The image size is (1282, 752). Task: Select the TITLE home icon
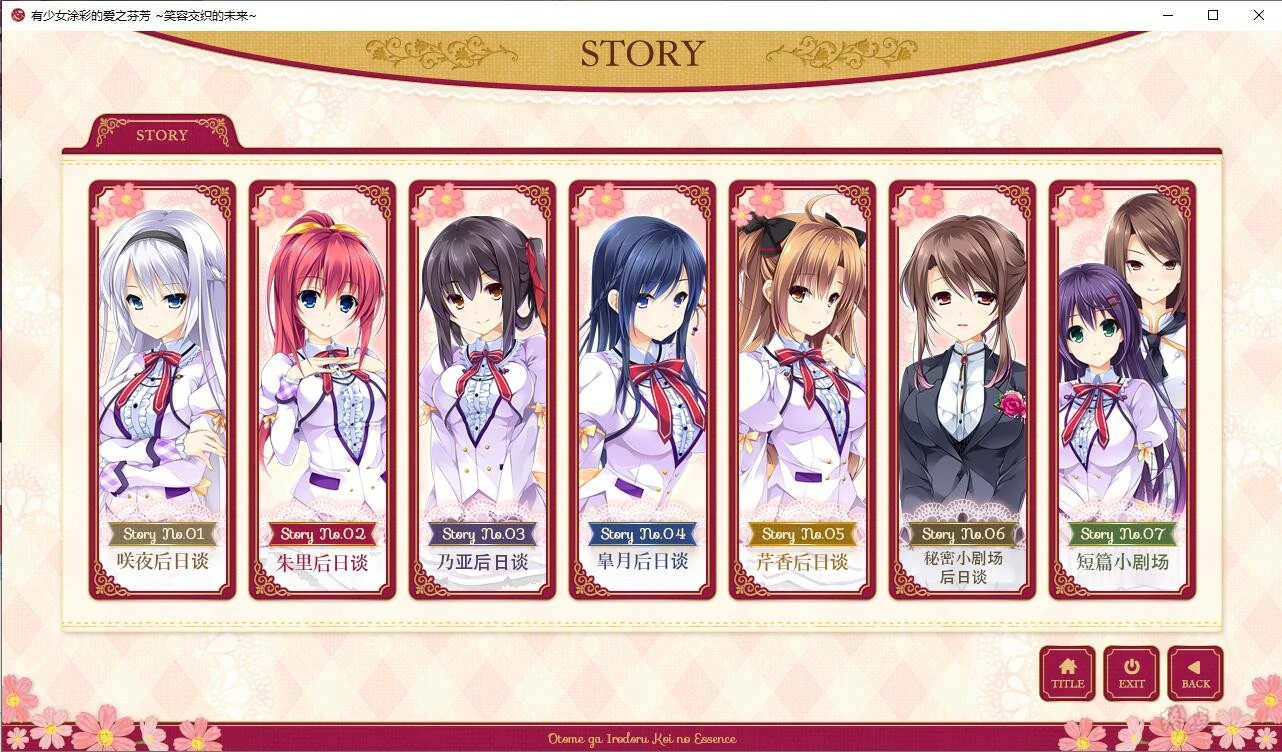(1066, 665)
